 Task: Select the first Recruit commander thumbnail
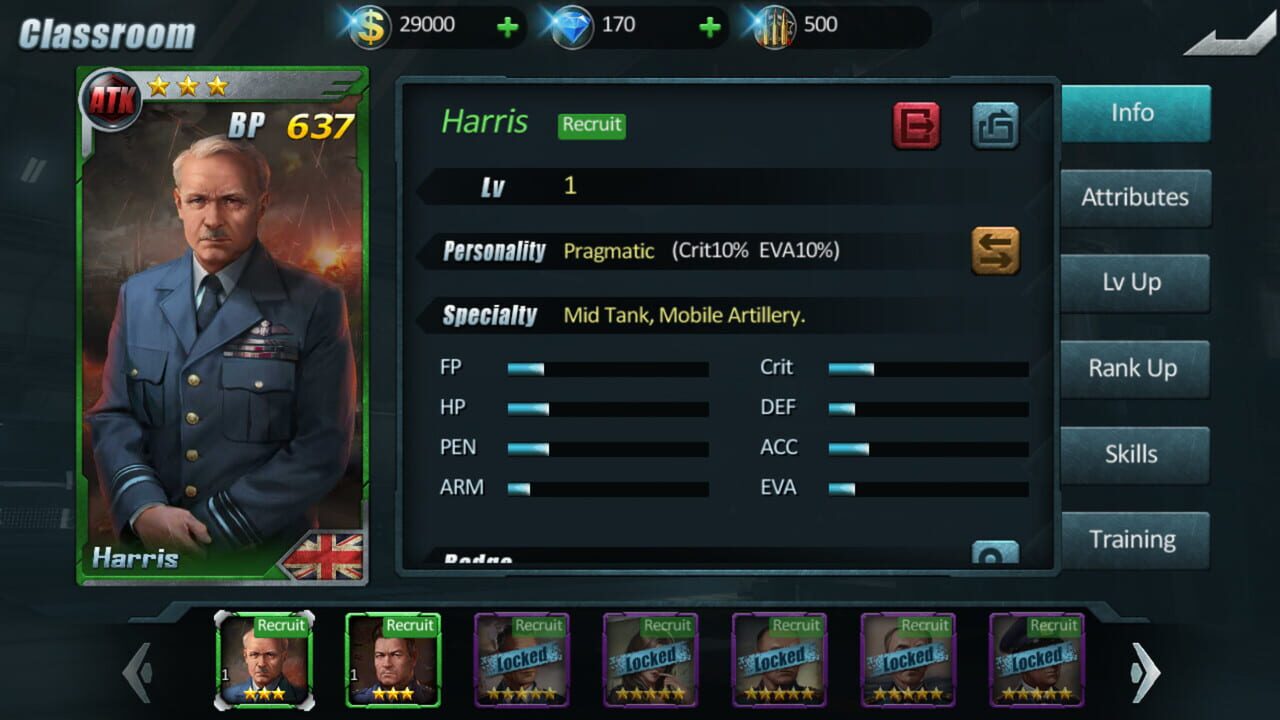point(264,660)
